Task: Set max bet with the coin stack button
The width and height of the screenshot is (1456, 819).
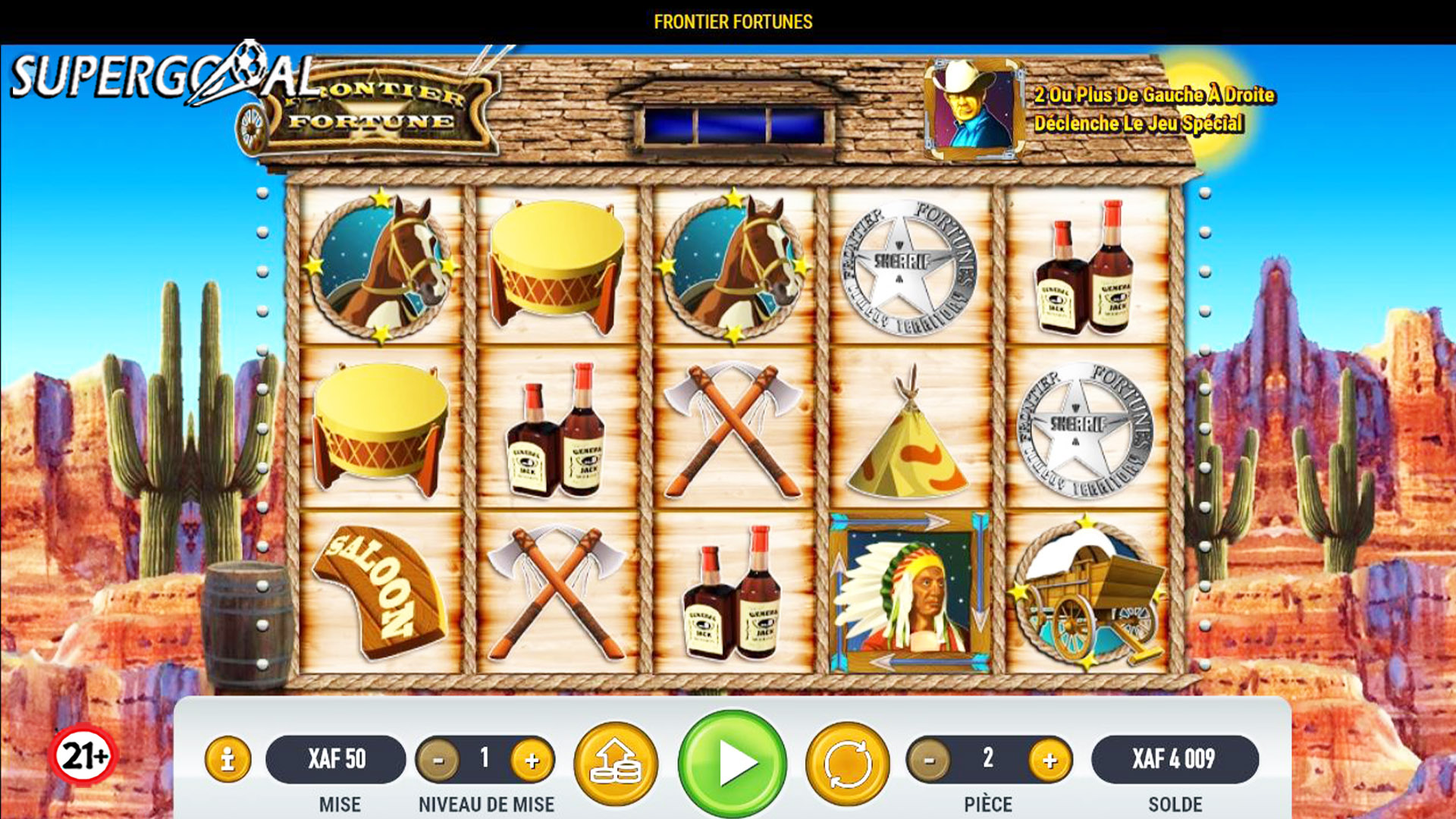Action: (616, 763)
